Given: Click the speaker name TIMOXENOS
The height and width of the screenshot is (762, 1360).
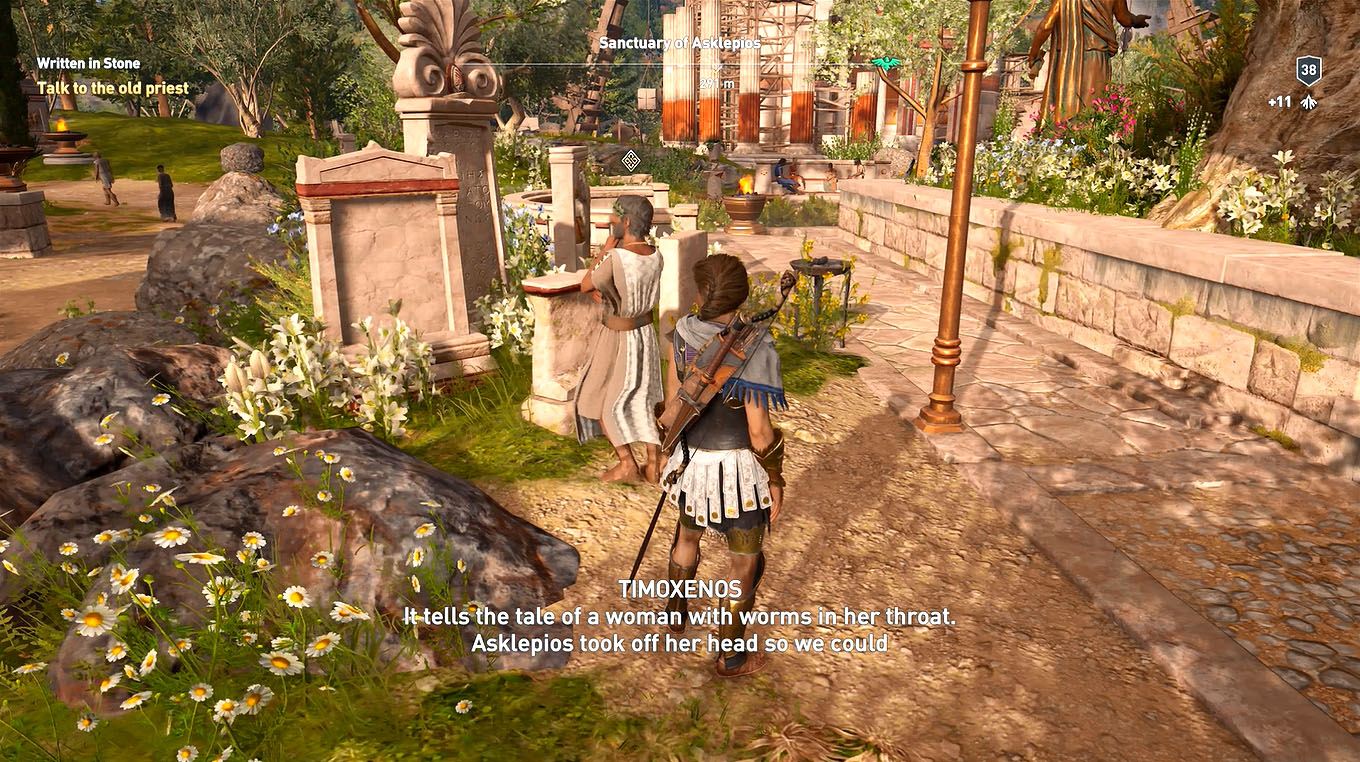Looking at the screenshot, I should pyautogui.click(x=679, y=590).
